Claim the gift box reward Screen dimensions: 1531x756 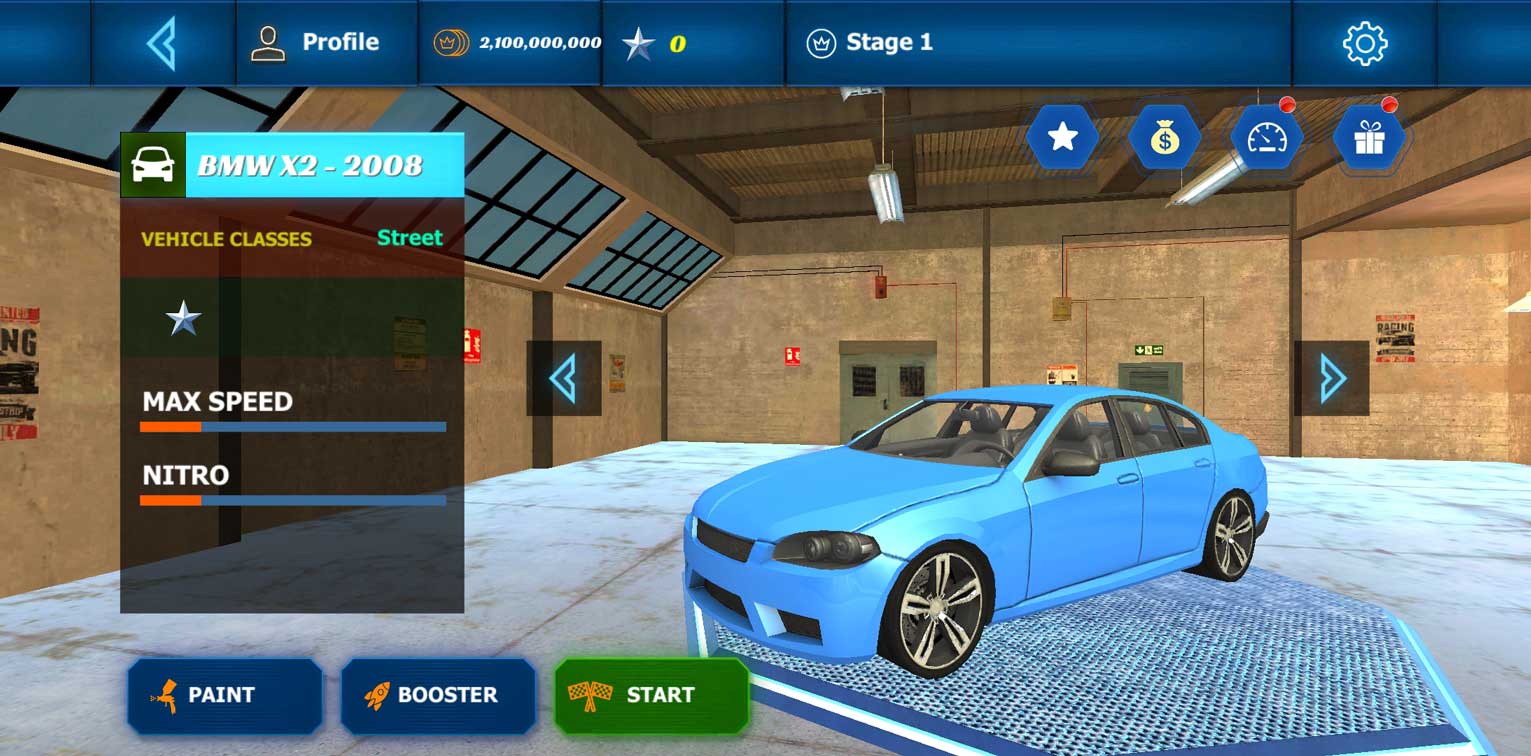[1368, 138]
